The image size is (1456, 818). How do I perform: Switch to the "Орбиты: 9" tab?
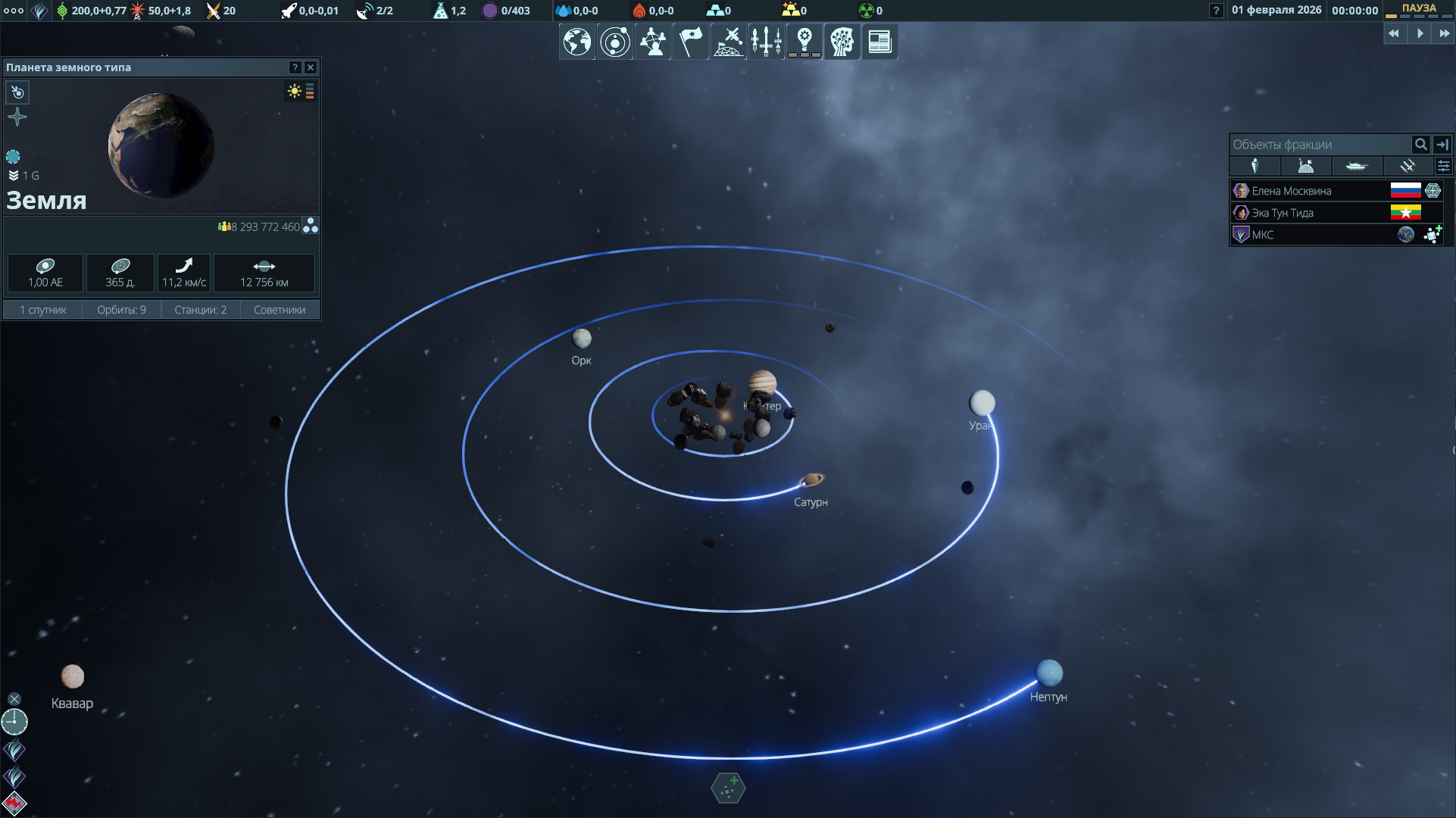(x=121, y=310)
